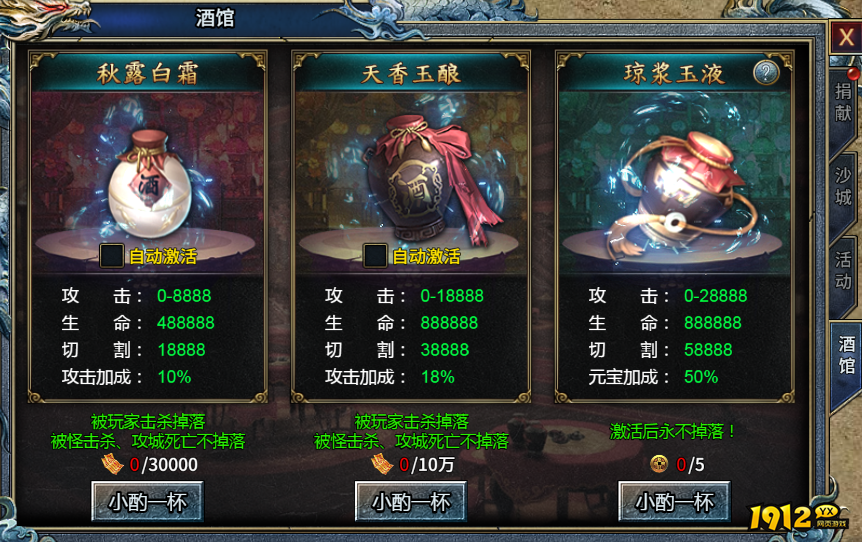Close the tavern window with the X button
This screenshot has width=862, height=542.
[845, 38]
